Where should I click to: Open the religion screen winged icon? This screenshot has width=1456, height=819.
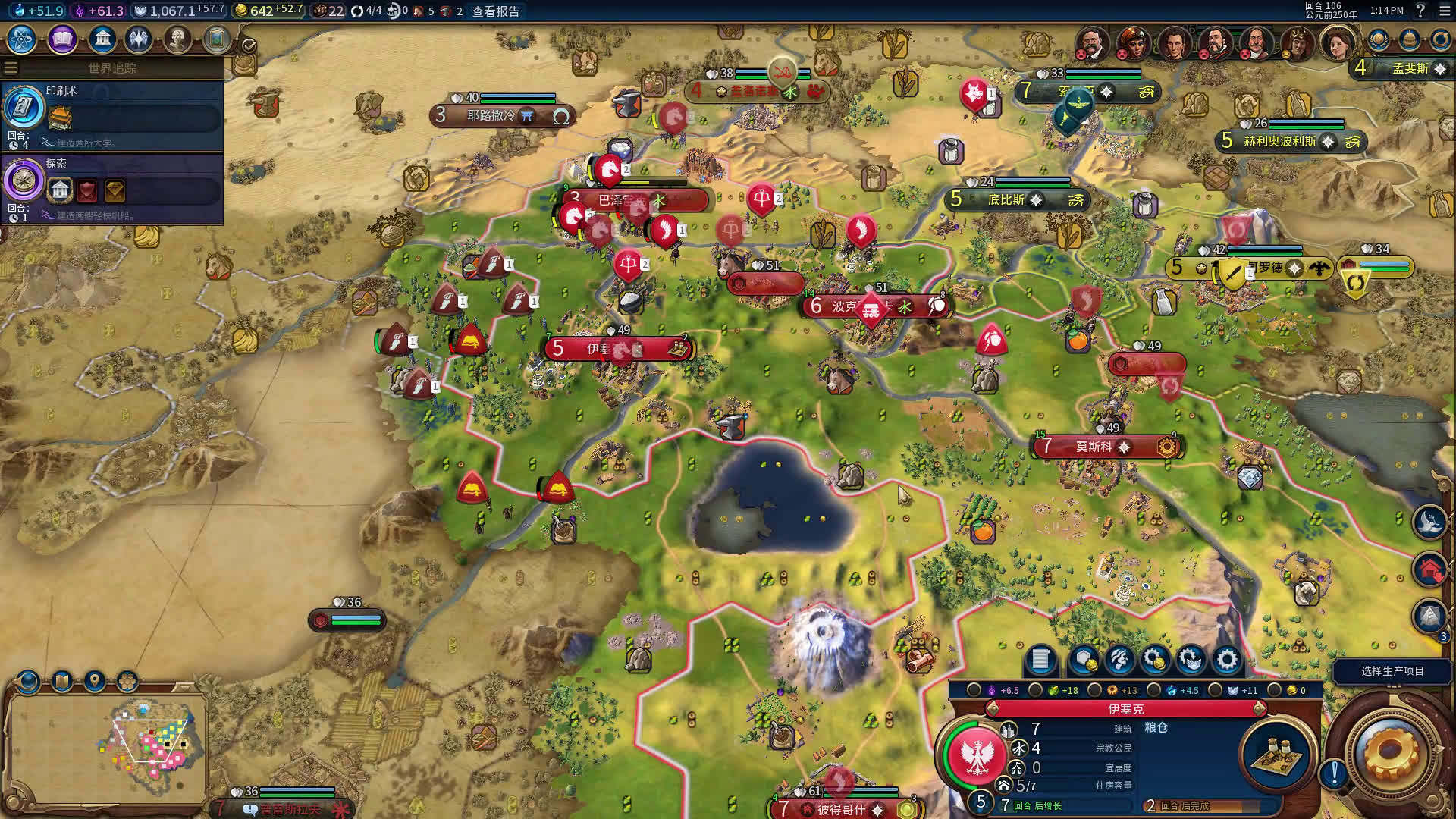139,39
